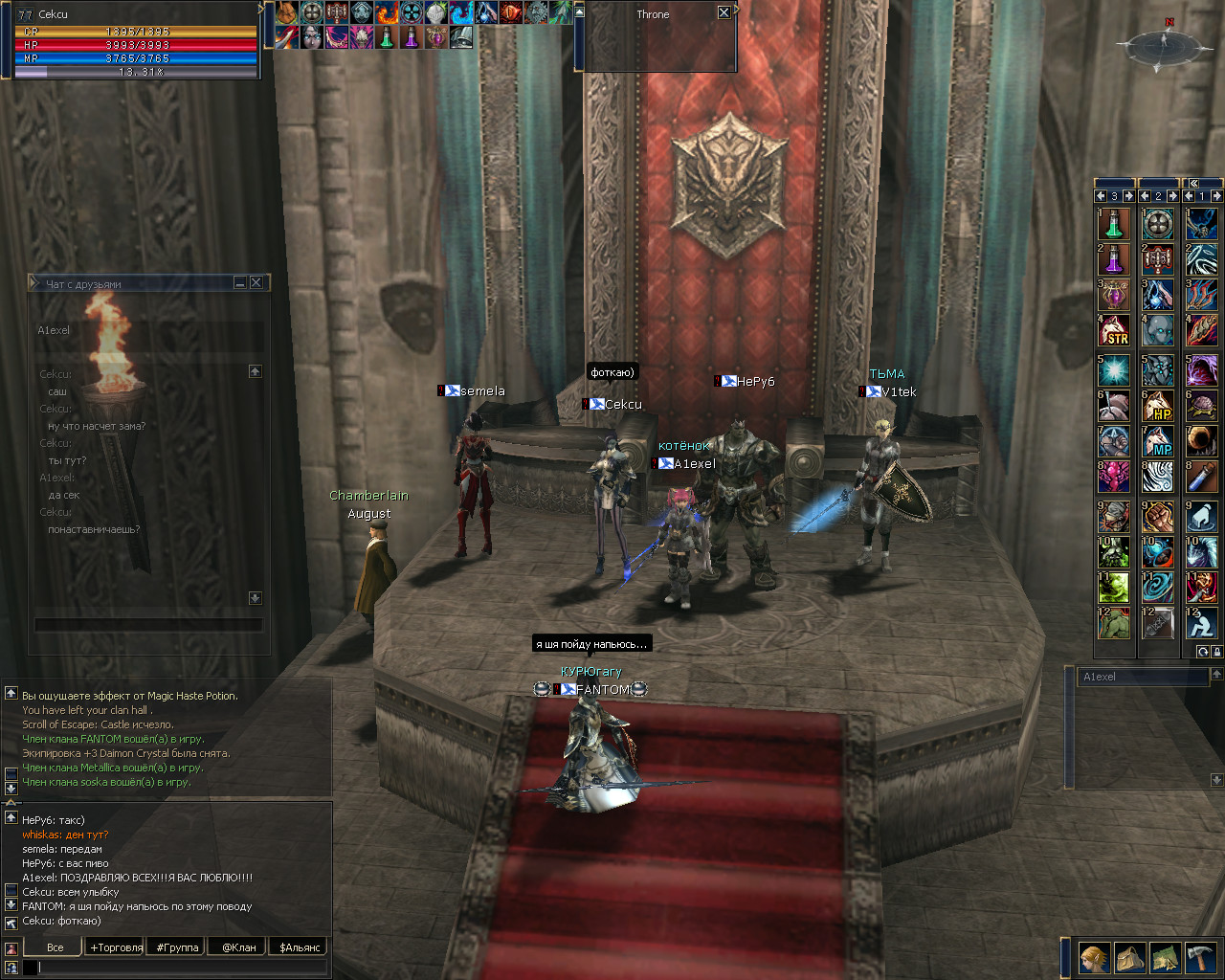The image size is (1225, 980).
Task: Activate the wolf MP skill icon
Action: pyautogui.click(x=1158, y=441)
